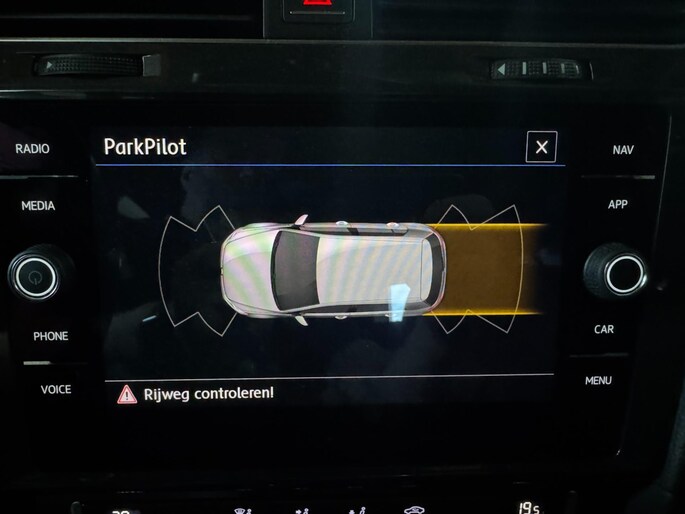Close the ParkPilot screen
This screenshot has height=514, width=685.
tap(541, 147)
